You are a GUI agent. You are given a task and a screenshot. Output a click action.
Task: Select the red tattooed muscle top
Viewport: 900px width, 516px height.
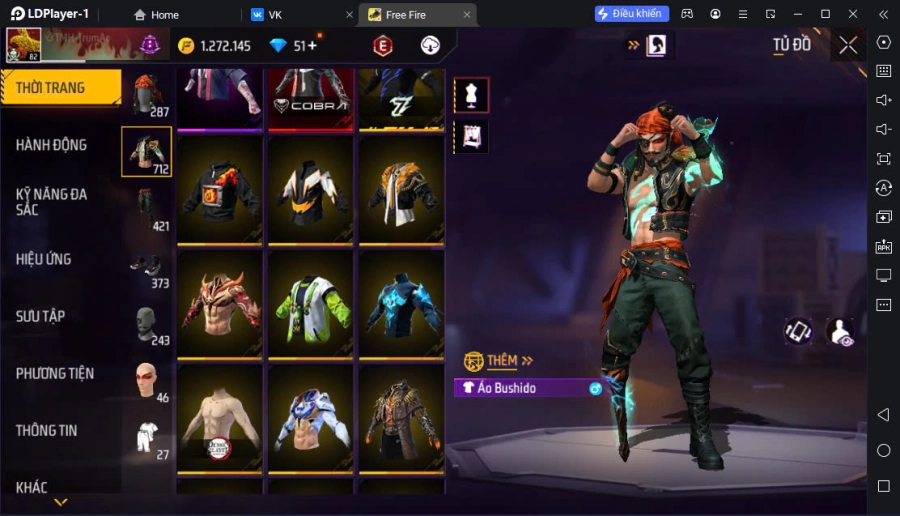220,304
